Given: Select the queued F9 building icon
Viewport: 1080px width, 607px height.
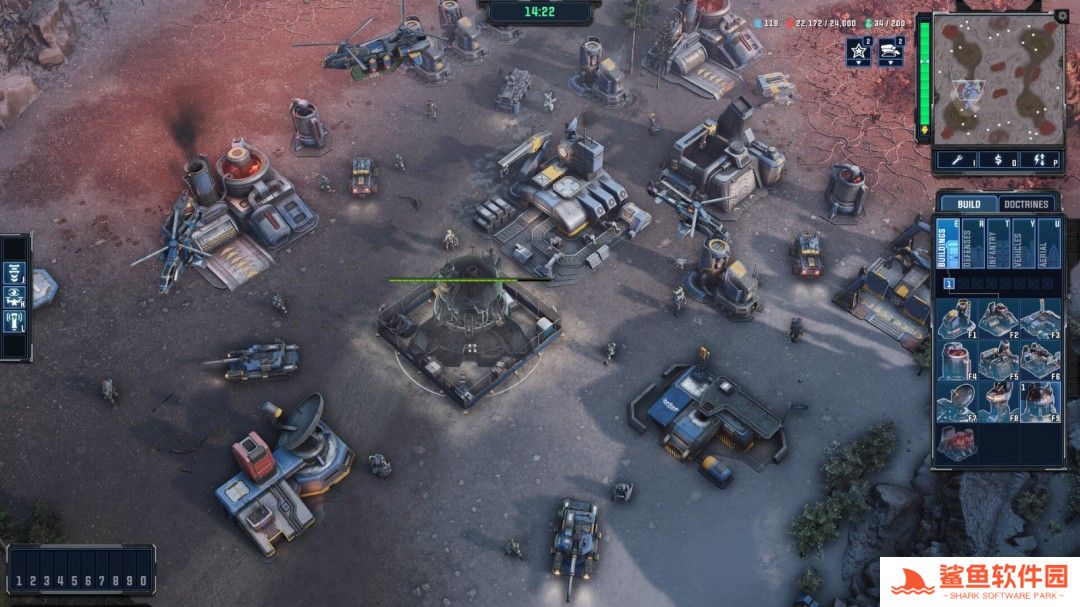Looking at the screenshot, I should click(1040, 400).
